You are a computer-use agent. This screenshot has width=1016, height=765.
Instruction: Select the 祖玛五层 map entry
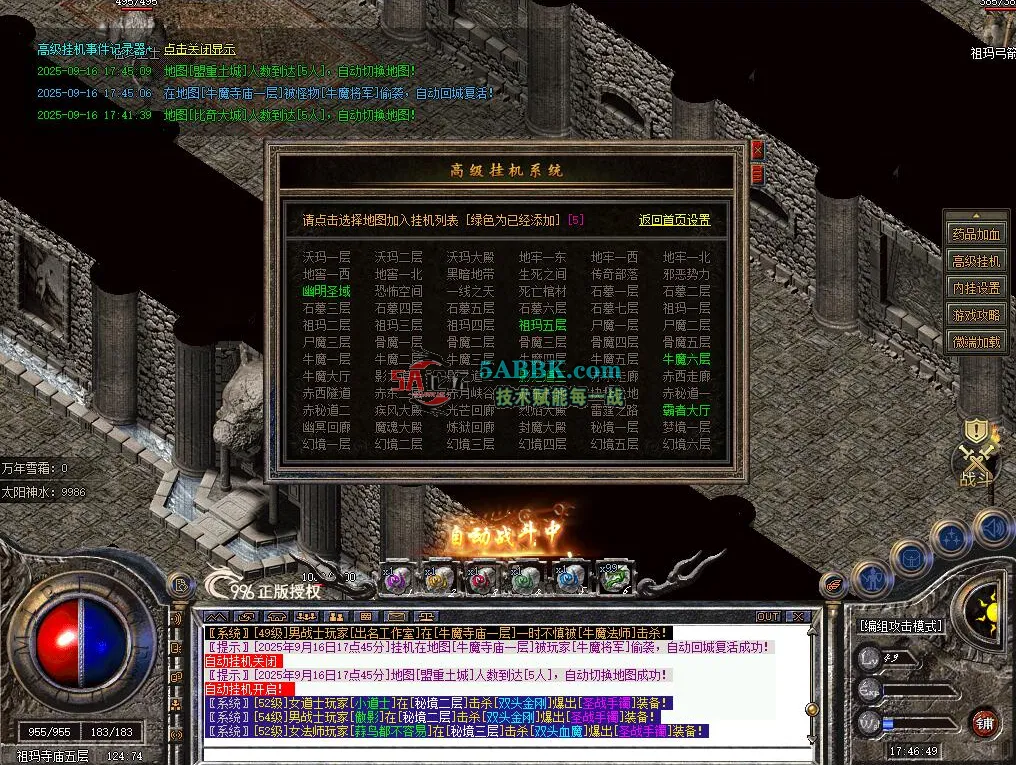[x=543, y=325]
